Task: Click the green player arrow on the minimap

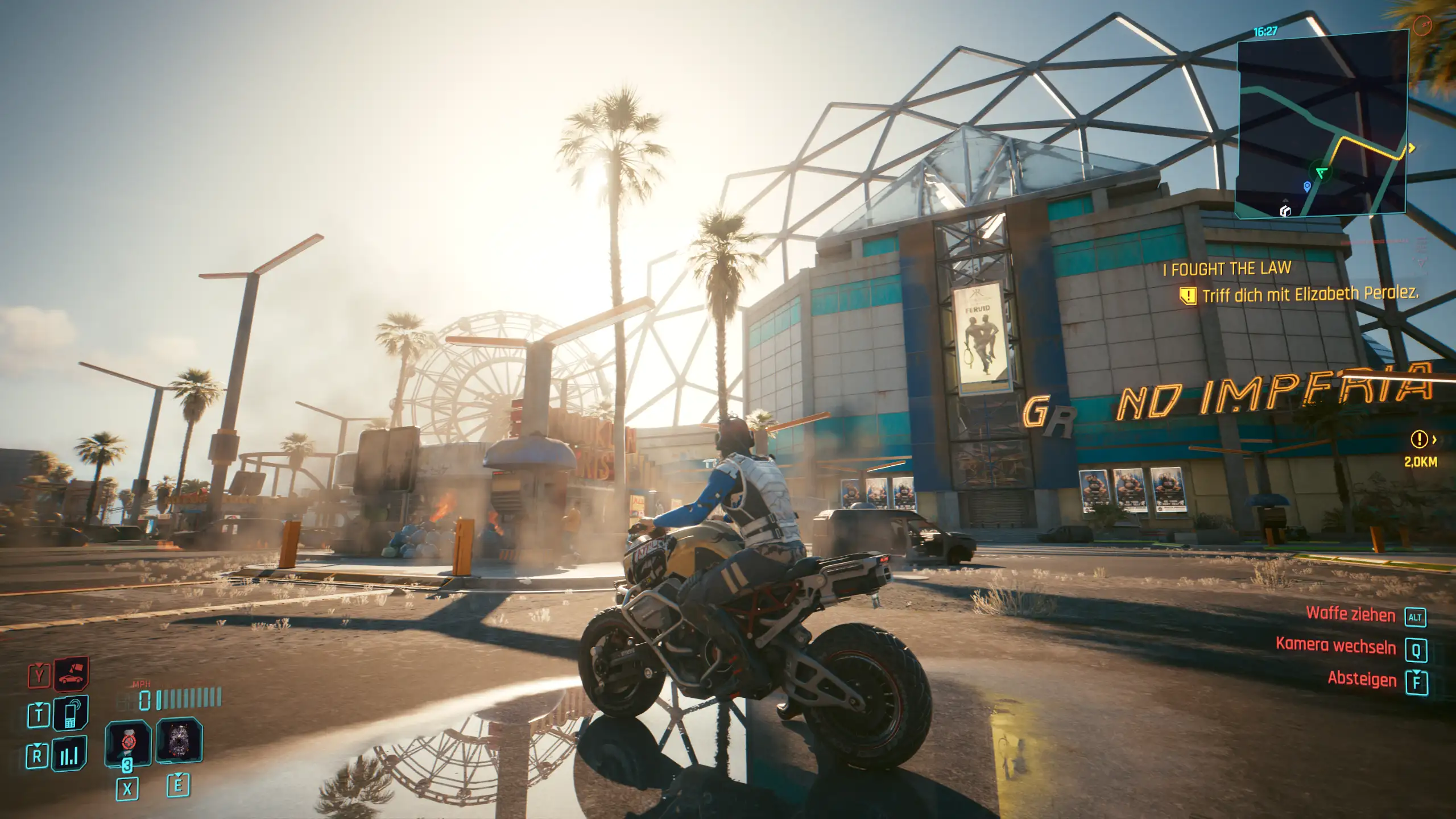Action: pos(1321,172)
